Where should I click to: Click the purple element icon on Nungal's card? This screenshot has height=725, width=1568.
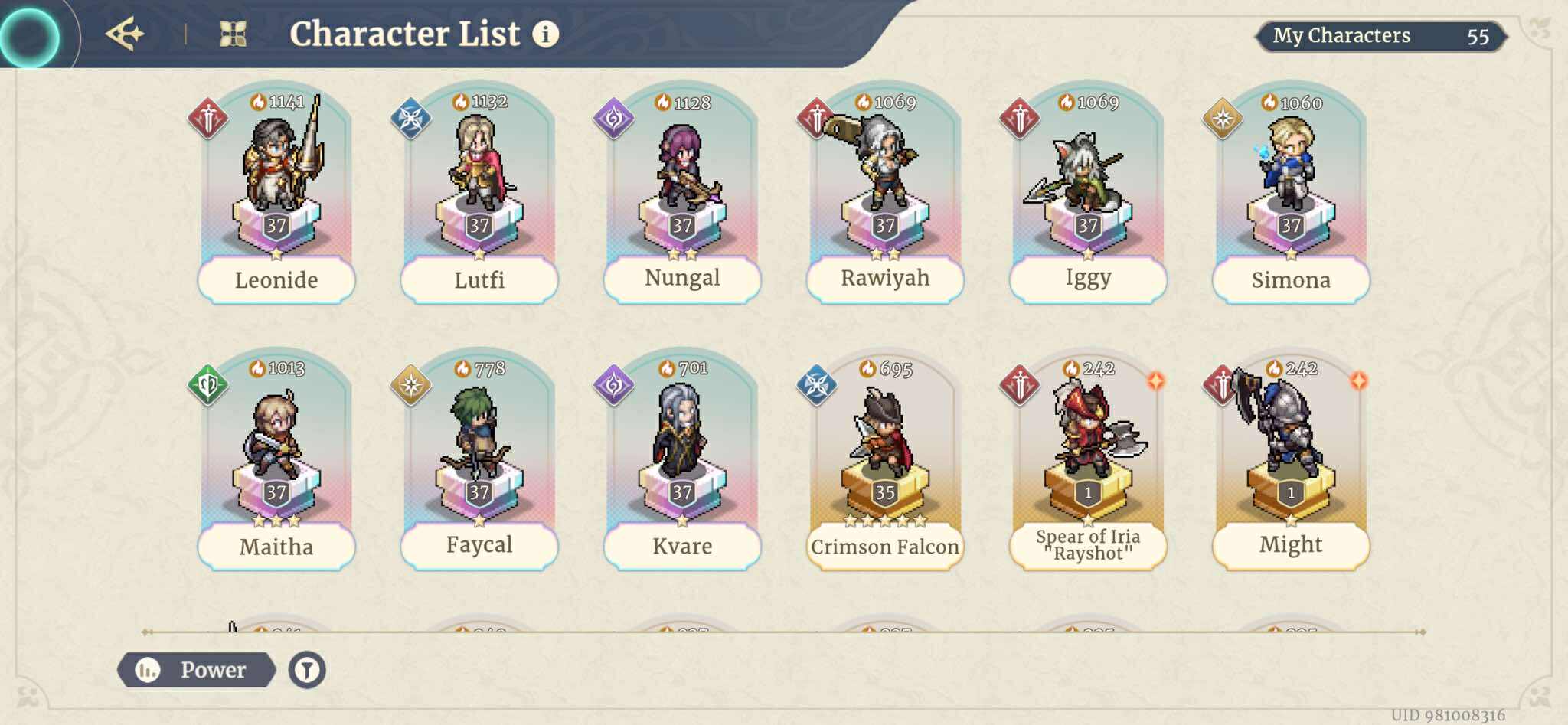pyautogui.click(x=613, y=119)
